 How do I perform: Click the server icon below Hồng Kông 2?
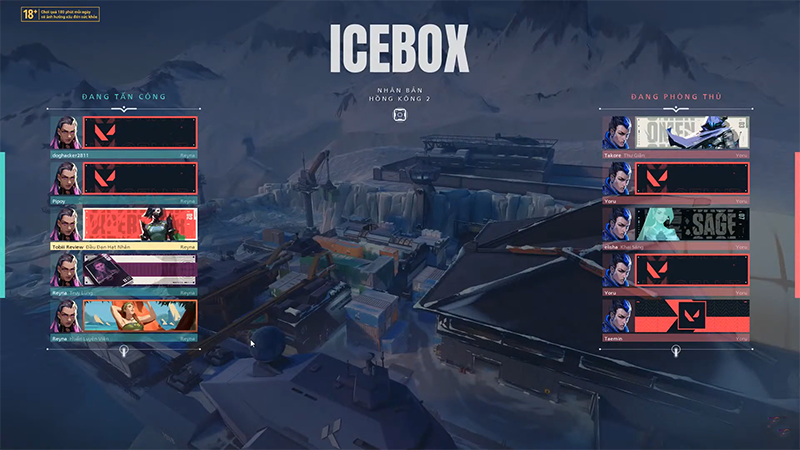click(400, 115)
